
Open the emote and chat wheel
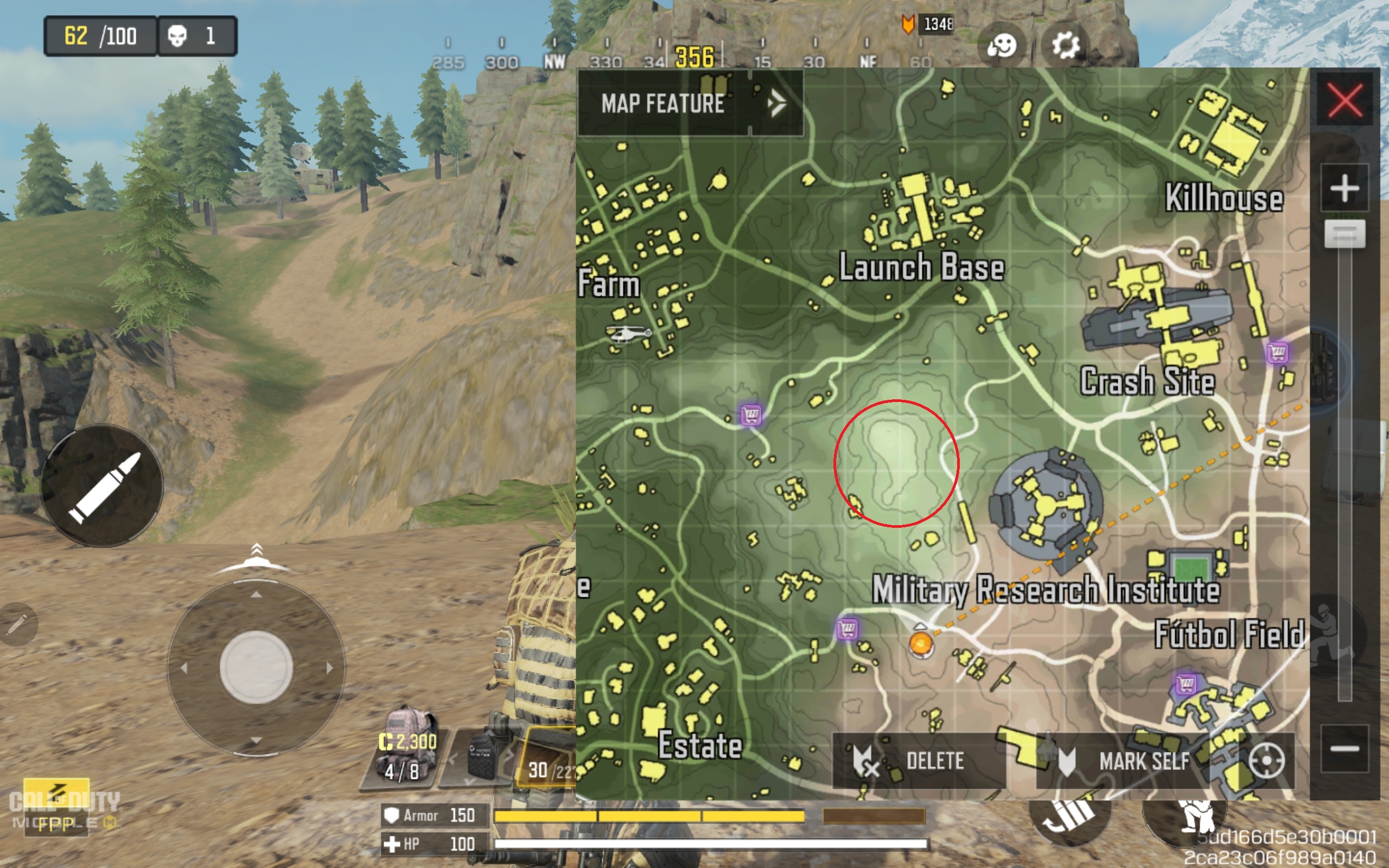click(1002, 45)
